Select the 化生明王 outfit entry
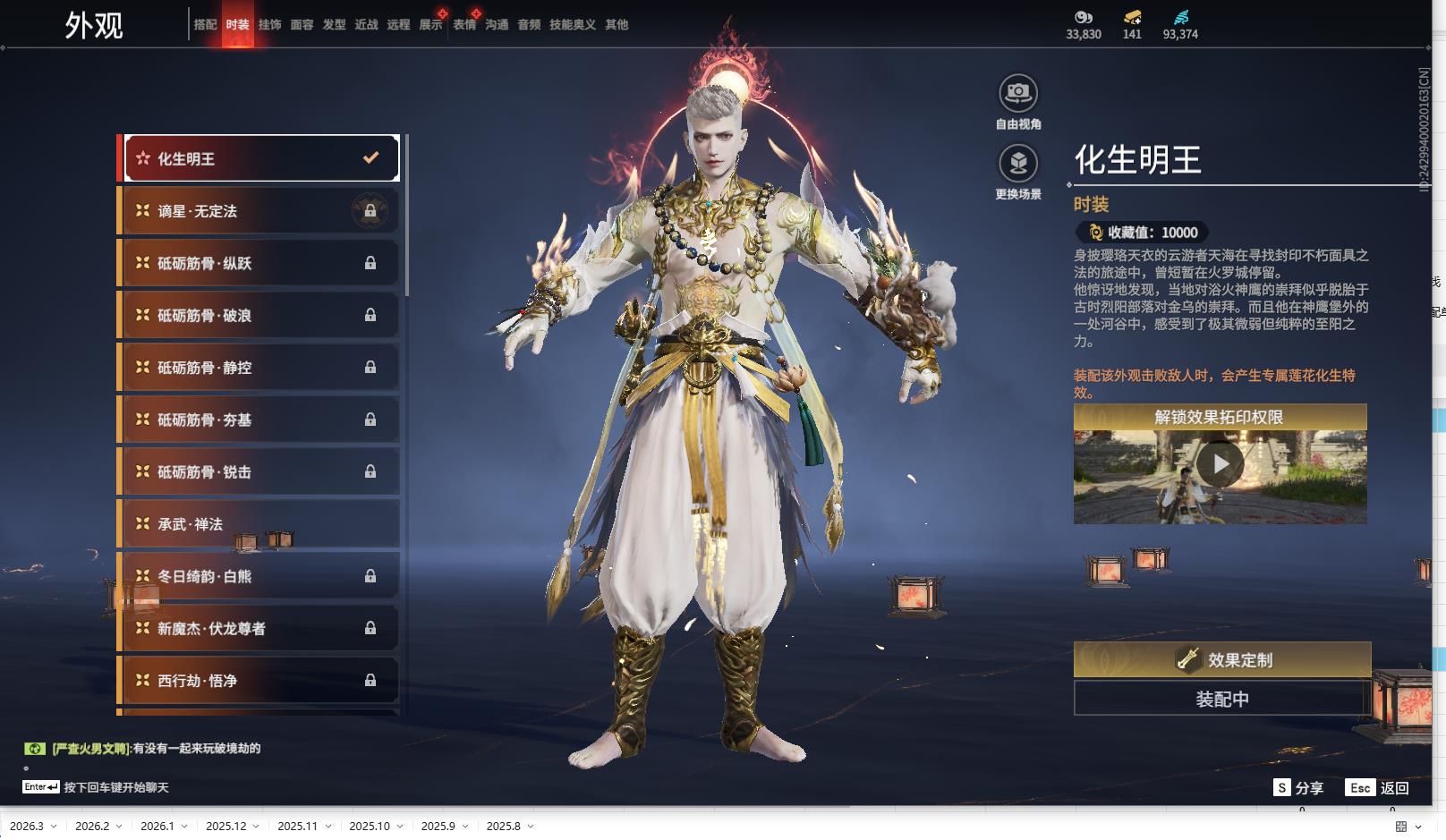The width and height of the screenshot is (1446, 840). pyautogui.click(x=260, y=158)
